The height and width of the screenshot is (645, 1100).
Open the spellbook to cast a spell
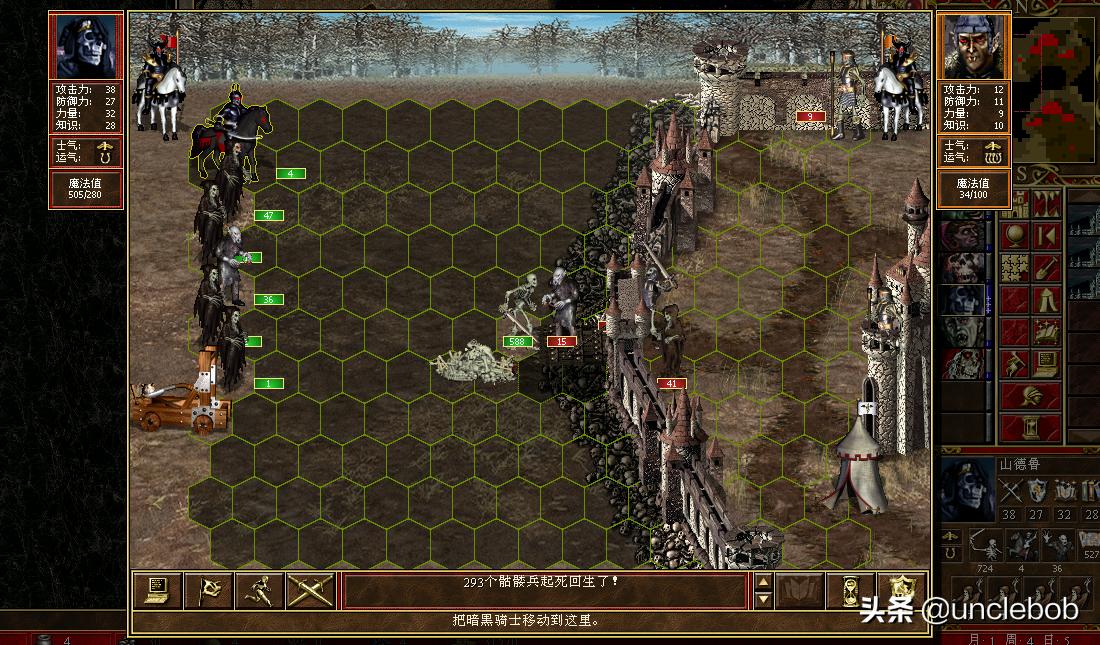click(x=800, y=590)
